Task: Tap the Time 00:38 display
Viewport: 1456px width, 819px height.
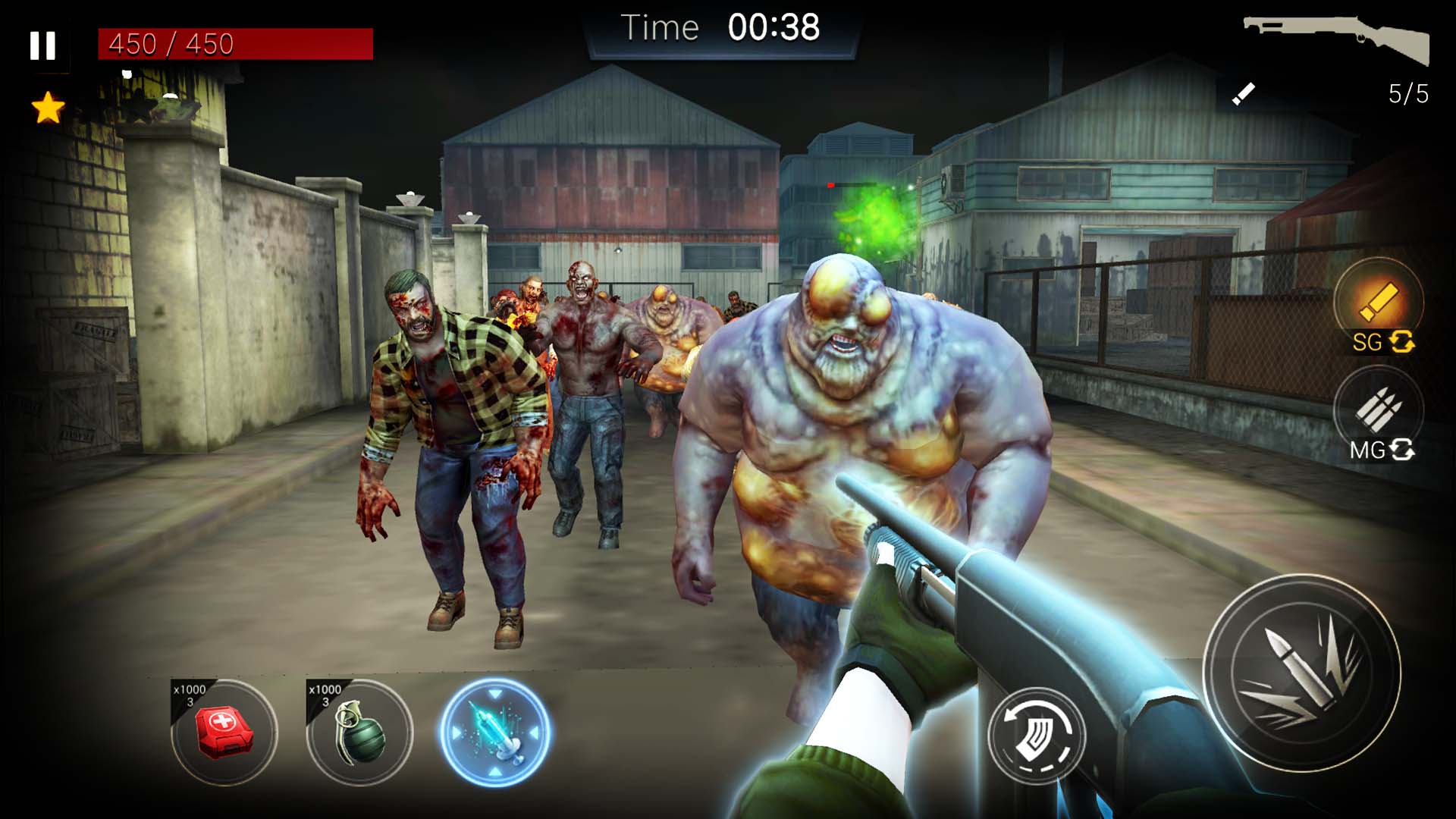Action: 720,28
